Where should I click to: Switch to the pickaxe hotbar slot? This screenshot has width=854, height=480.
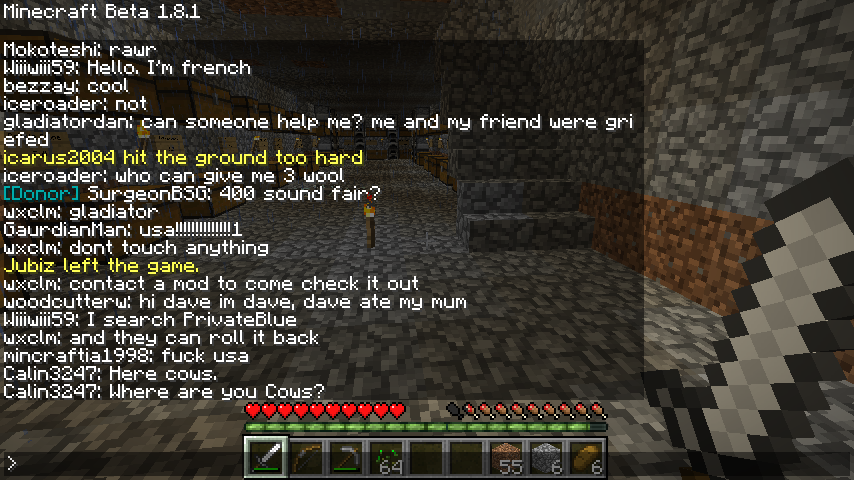pyautogui.click(x=346, y=458)
